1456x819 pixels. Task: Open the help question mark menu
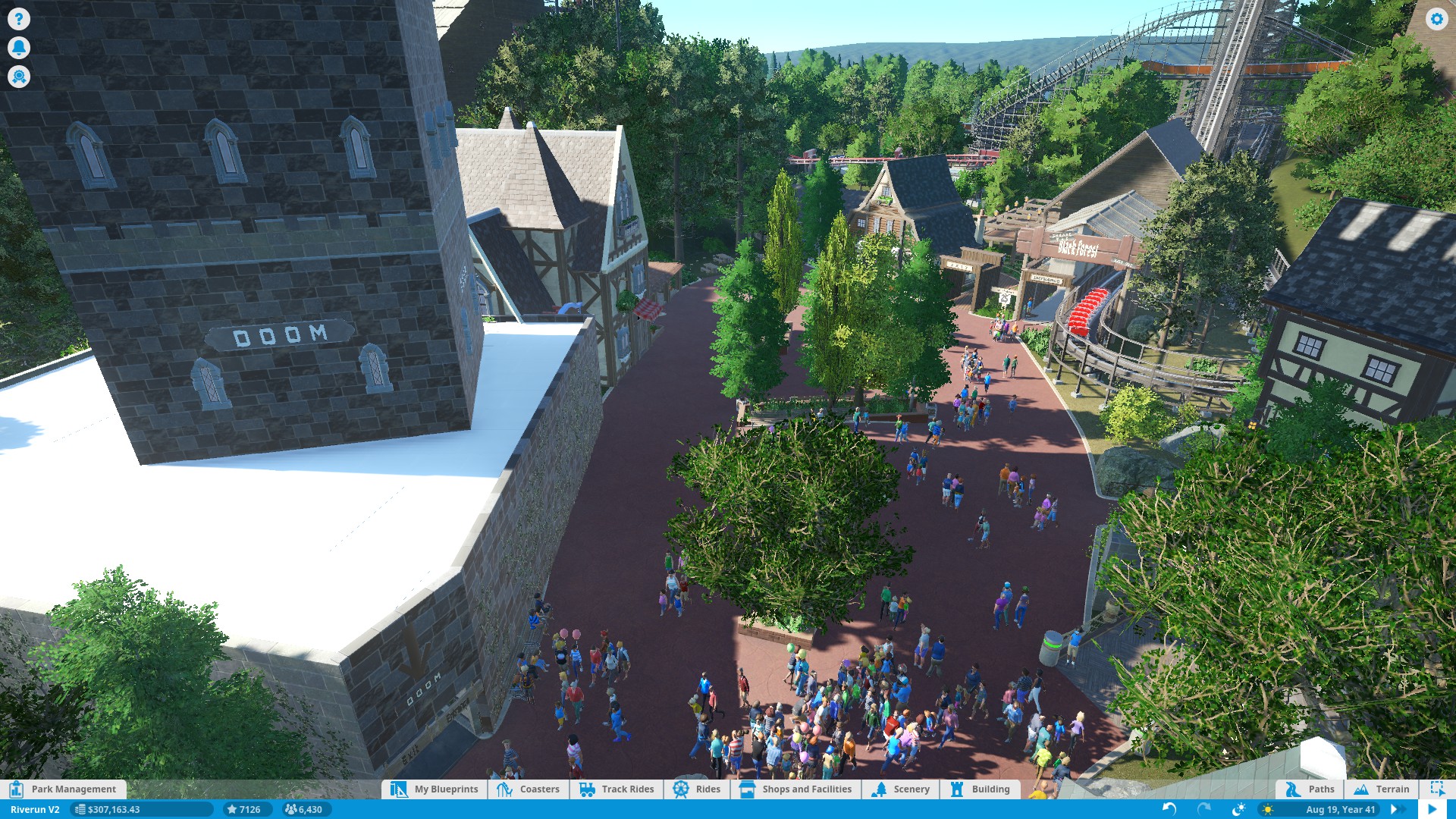[x=19, y=19]
